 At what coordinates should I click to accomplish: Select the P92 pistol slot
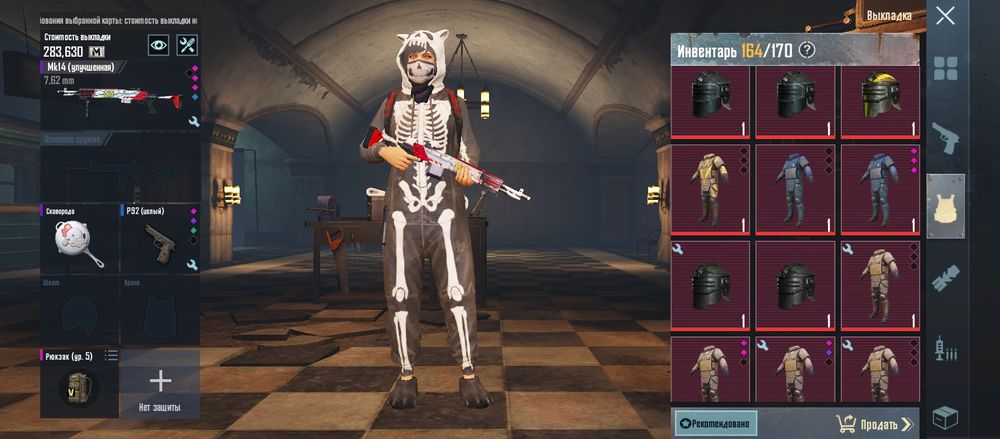point(160,241)
